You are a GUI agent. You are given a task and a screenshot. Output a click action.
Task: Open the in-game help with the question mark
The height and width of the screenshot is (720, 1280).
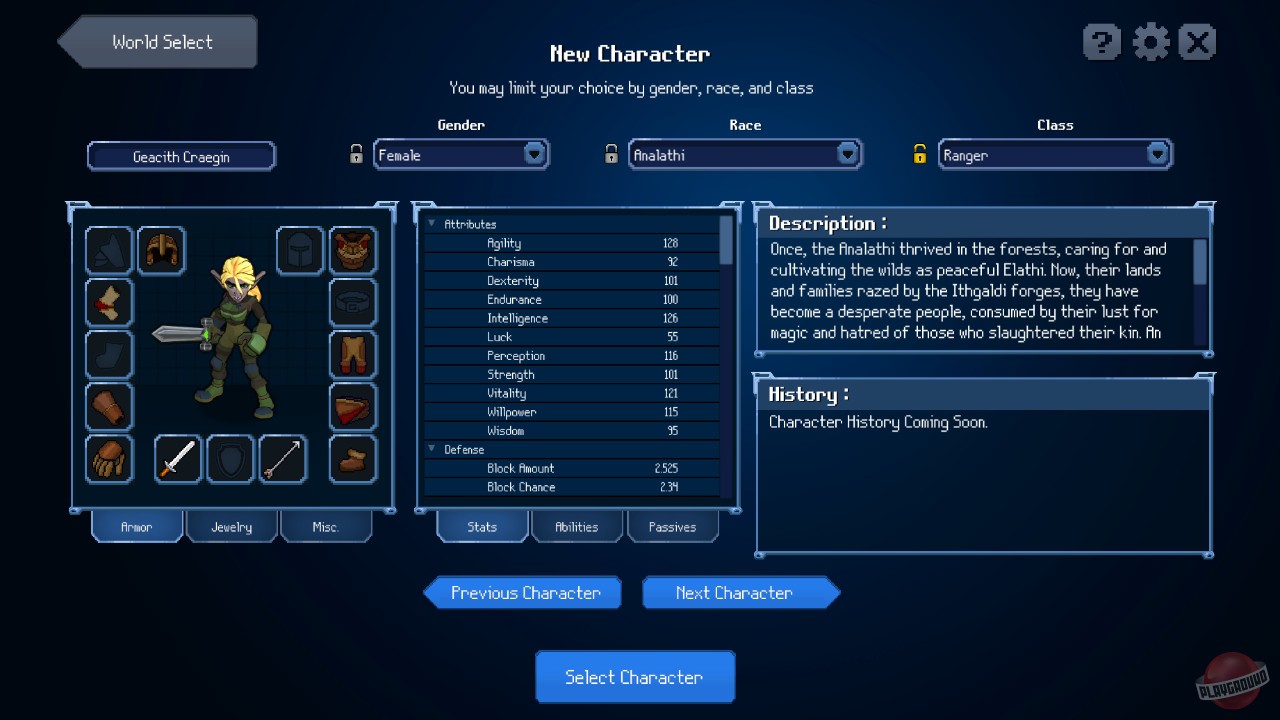1102,42
